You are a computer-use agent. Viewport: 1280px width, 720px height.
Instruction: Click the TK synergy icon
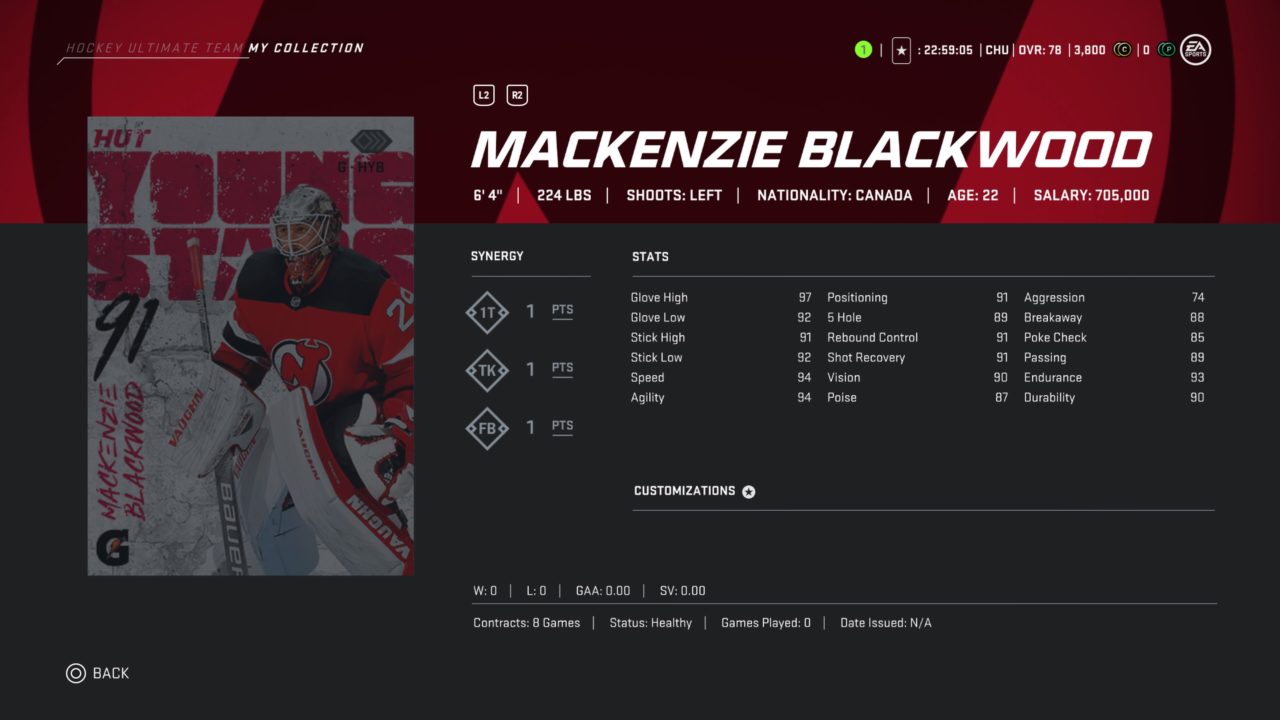pos(487,371)
